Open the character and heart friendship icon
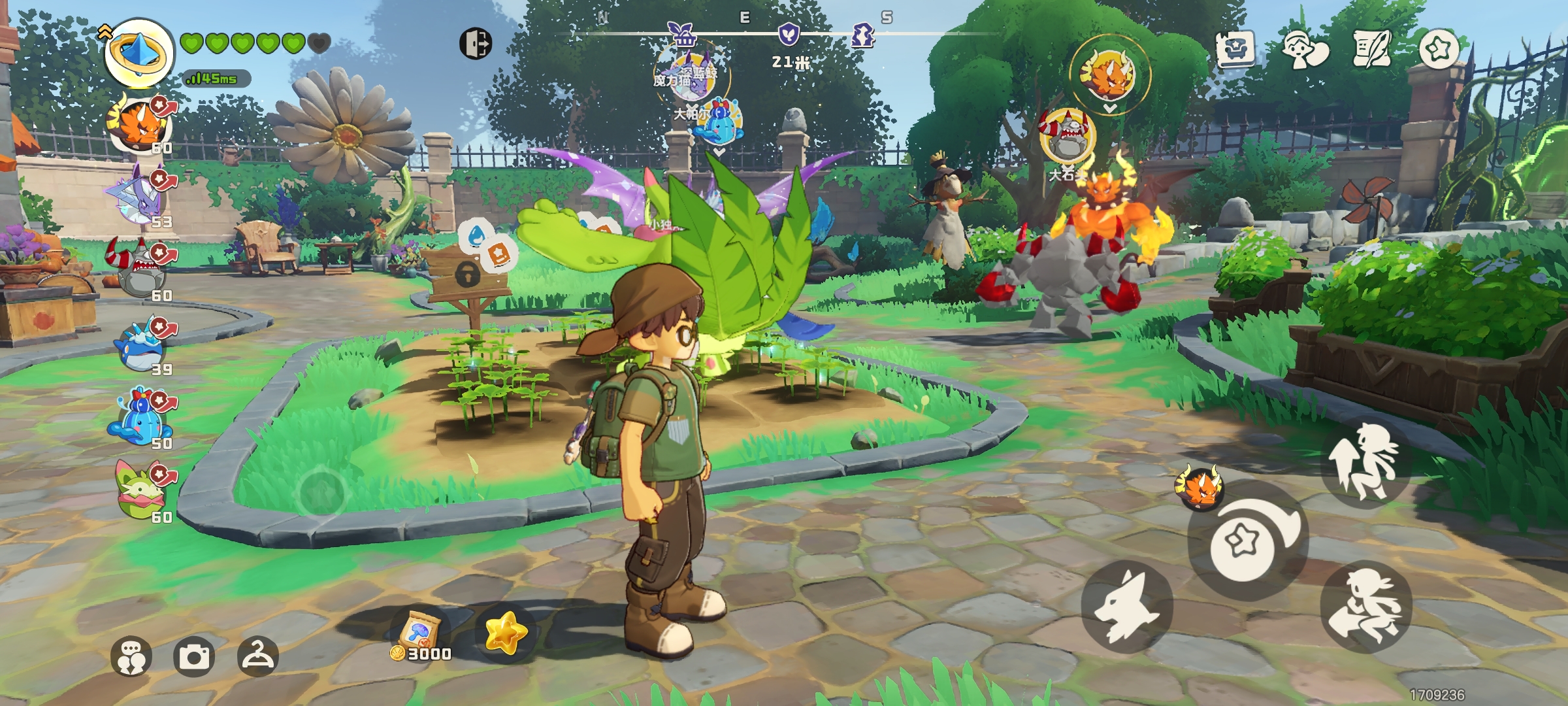Screen dimensions: 1568x706 [x=1304, y=50]
